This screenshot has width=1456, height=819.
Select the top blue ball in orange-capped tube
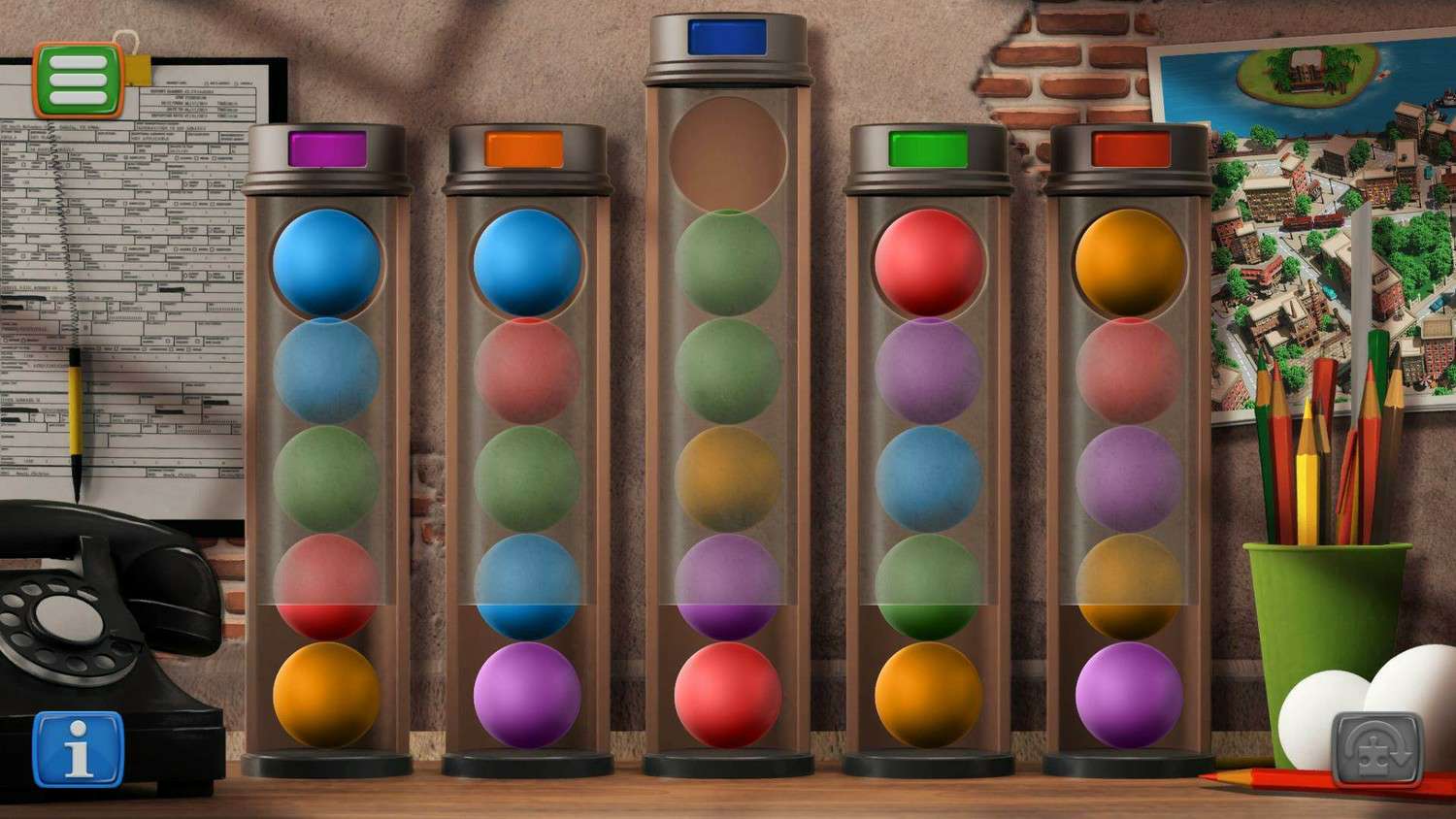(x=527, y=263)
